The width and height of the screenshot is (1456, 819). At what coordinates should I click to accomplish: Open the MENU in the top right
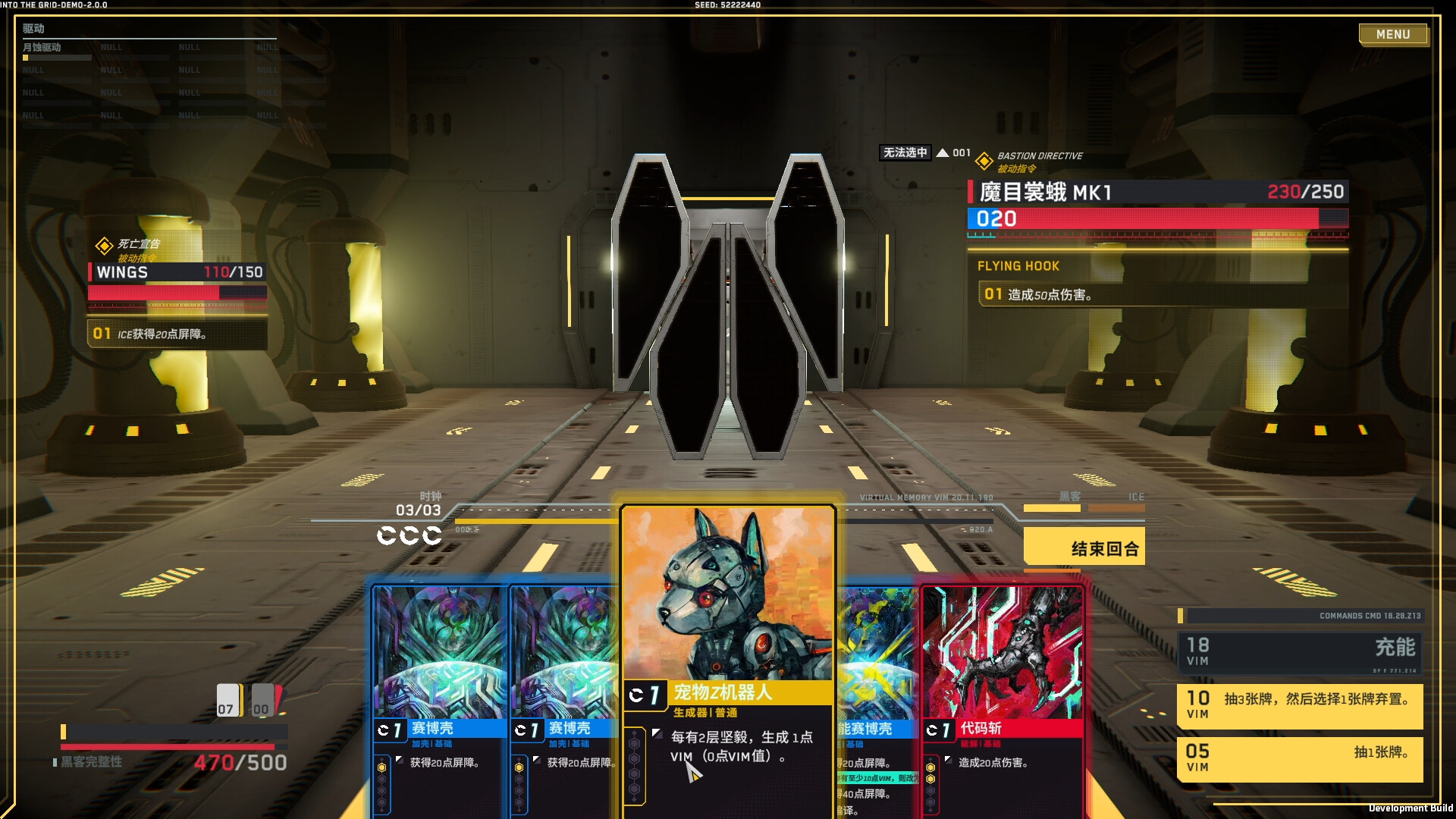(x=1393, y=34)
